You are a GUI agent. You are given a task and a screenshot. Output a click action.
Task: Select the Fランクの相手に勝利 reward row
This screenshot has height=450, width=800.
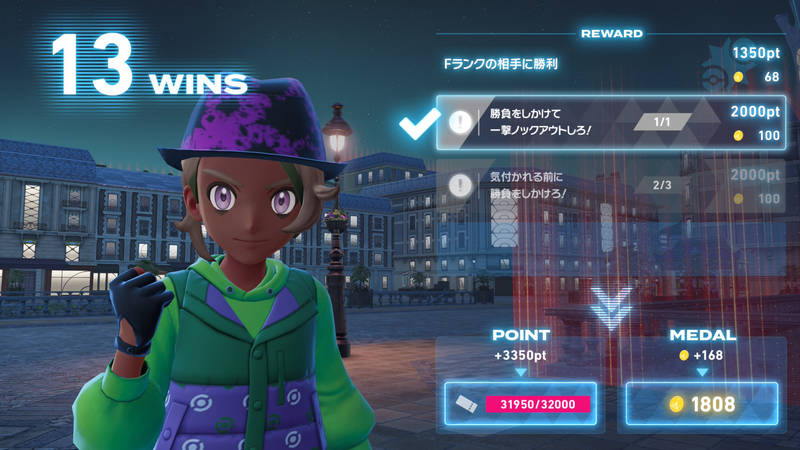click(610, 64)
